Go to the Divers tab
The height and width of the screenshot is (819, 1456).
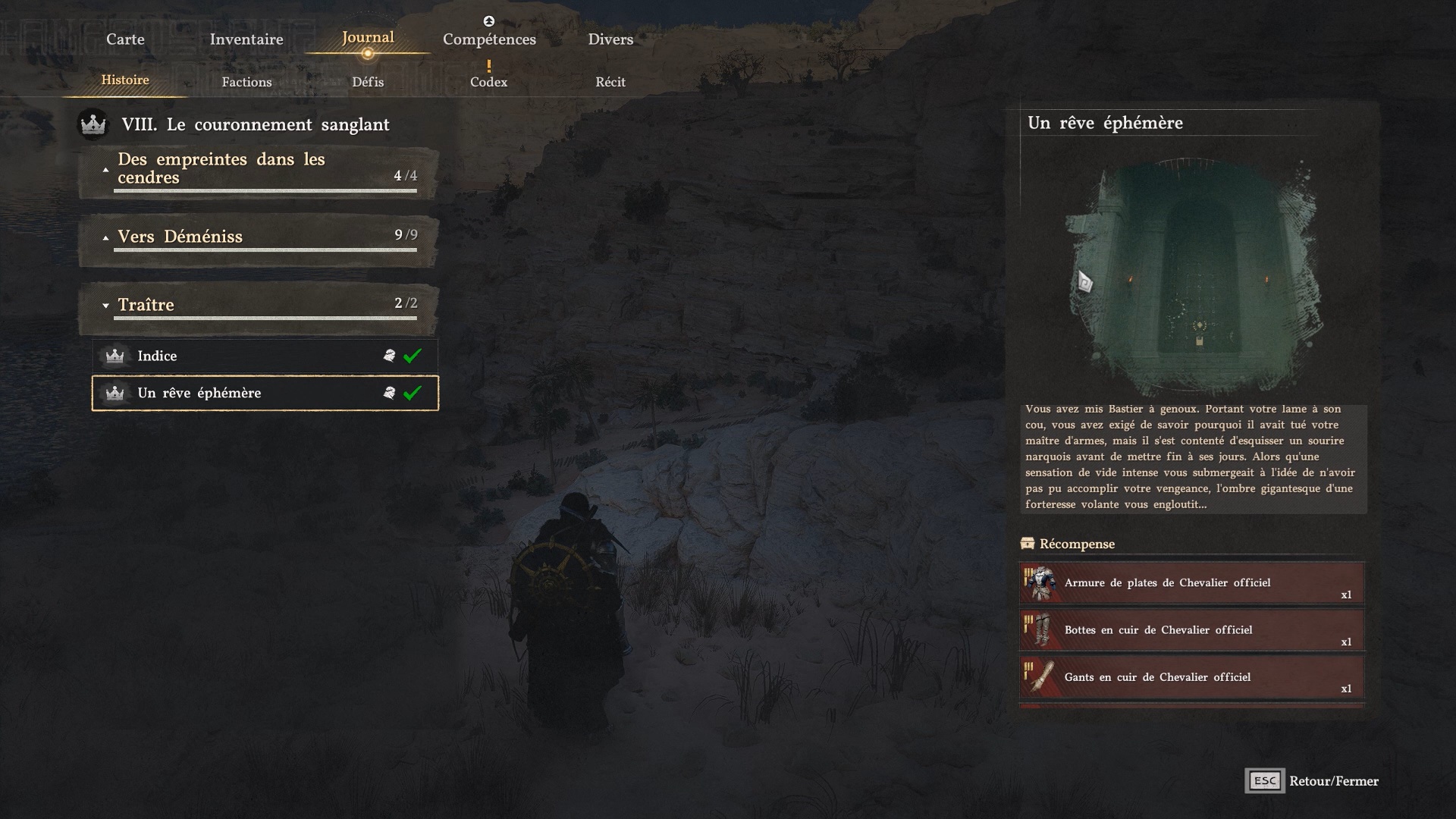[610, 39]
